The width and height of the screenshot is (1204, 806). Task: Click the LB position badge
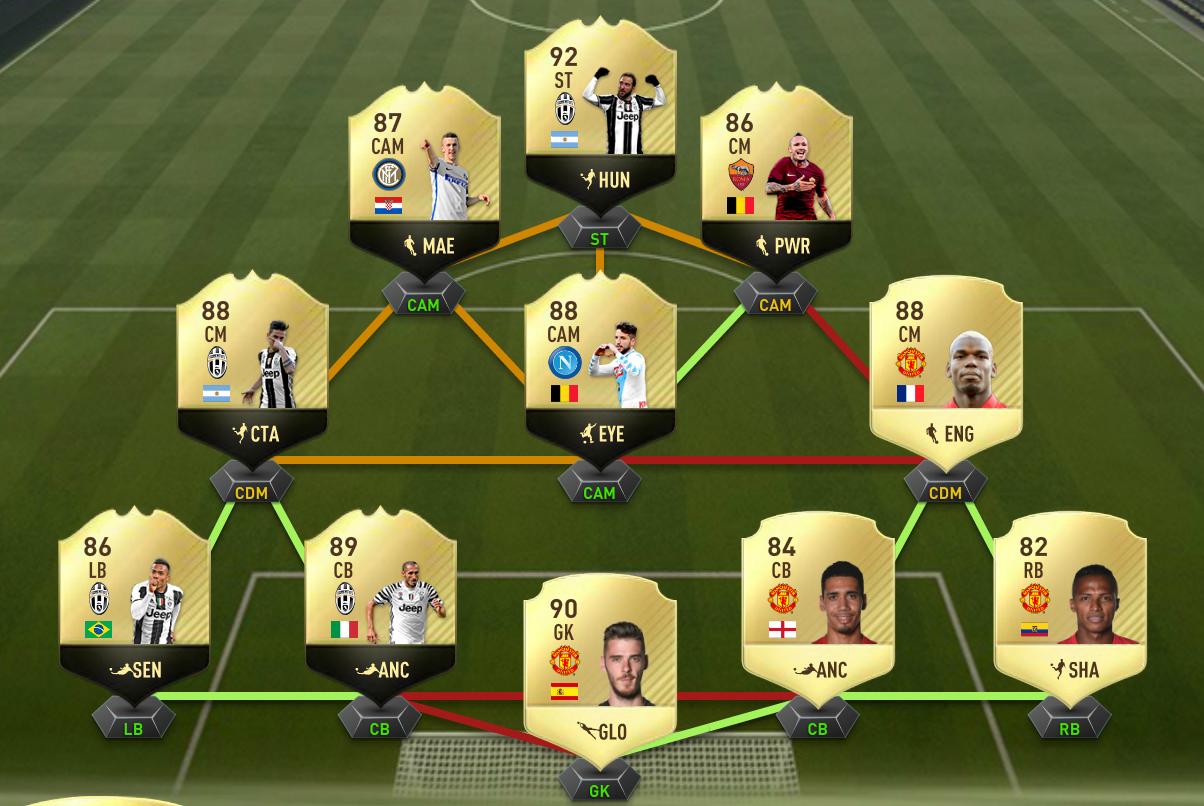134,729
